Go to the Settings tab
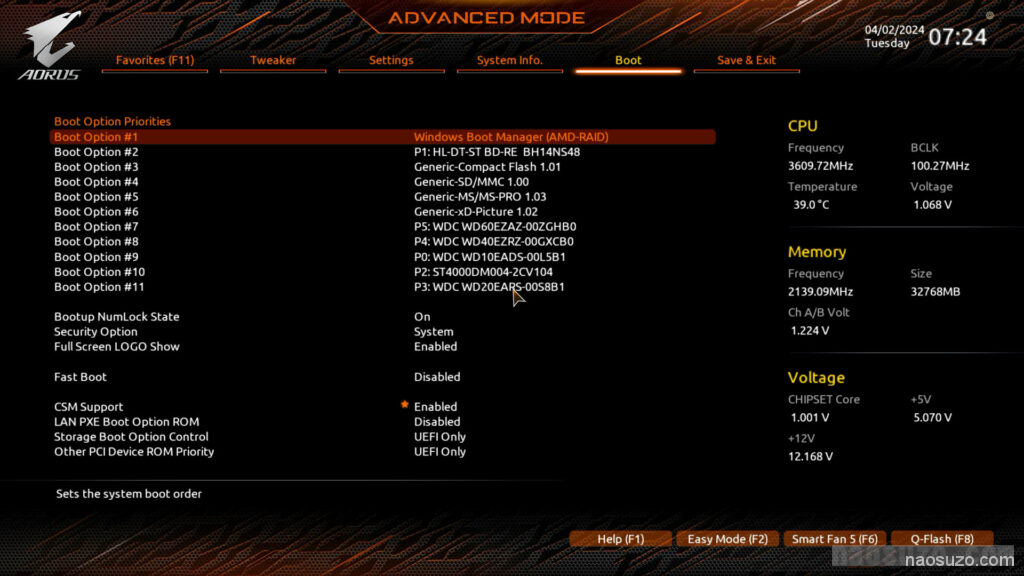1024x576 pixels. coord(391,60)
